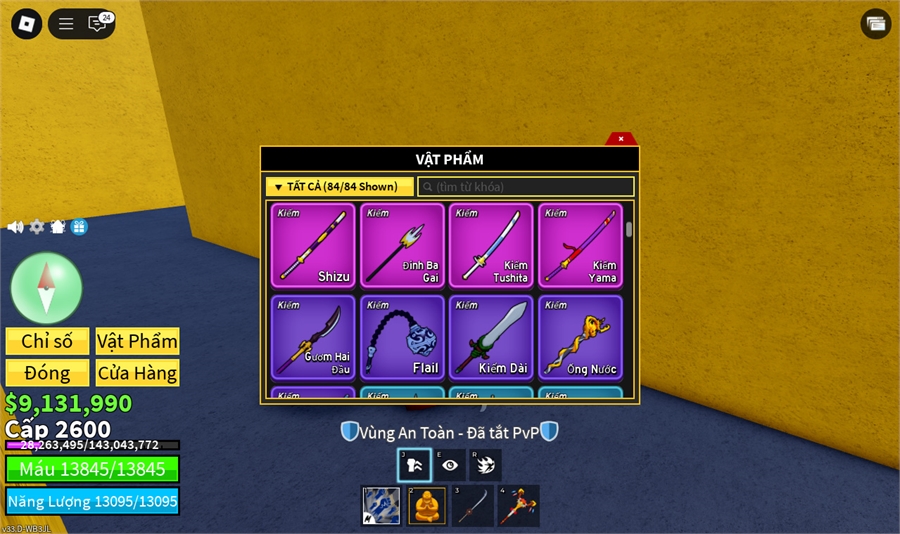Open the Cửa Hàng shop
900x534 pixels.
pos(137,373)
